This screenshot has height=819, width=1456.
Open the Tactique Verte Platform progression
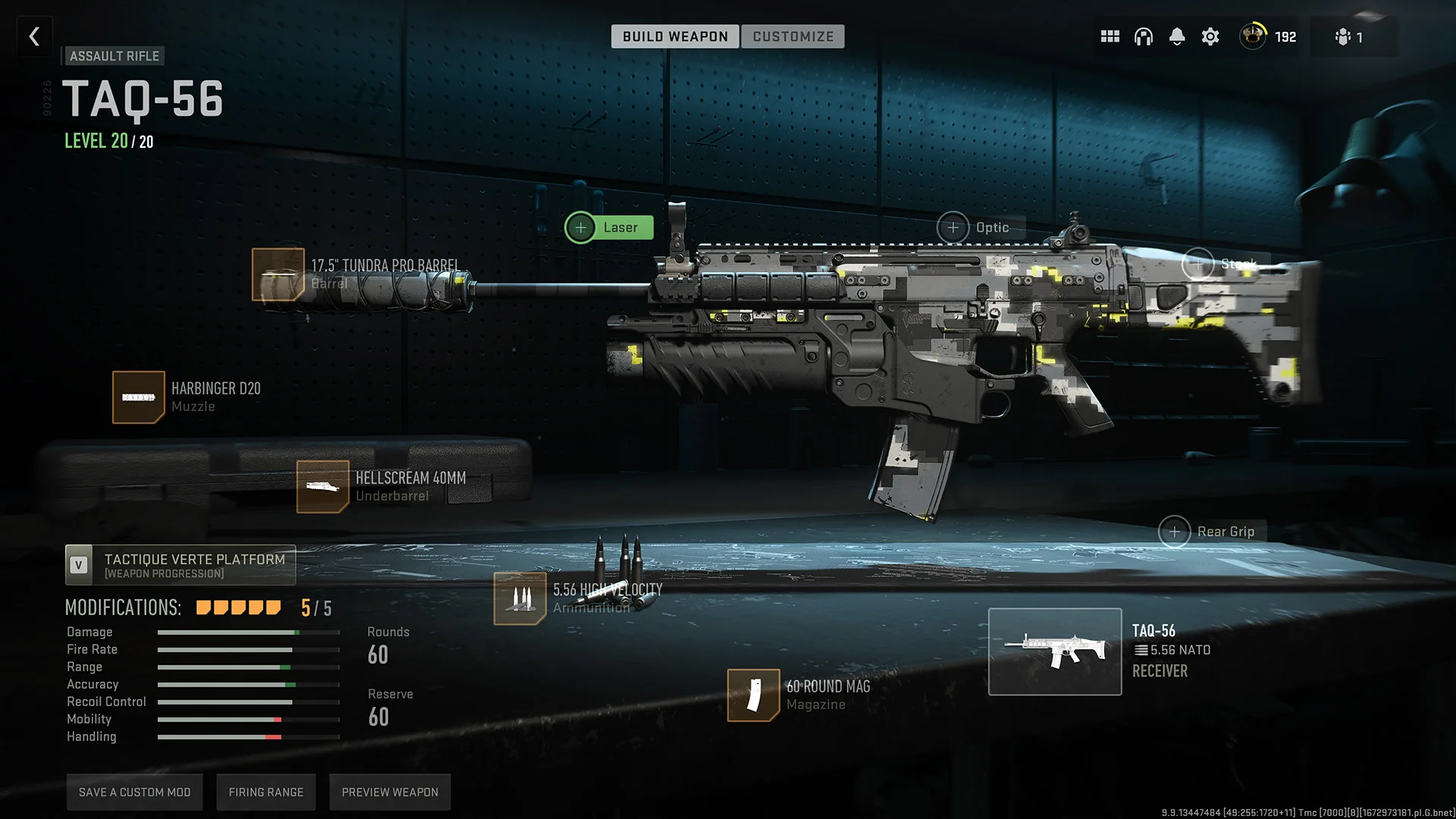180,565
